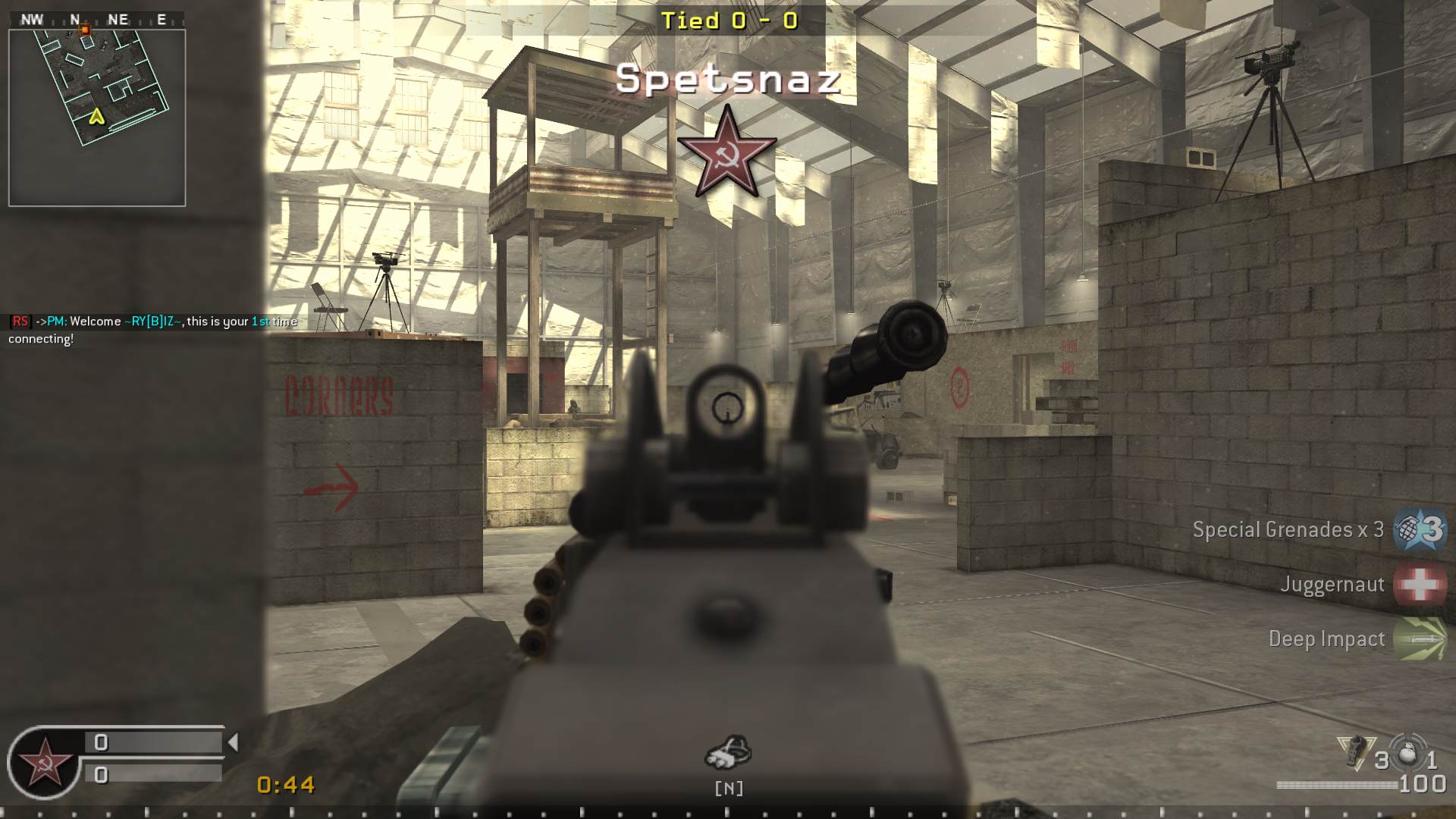
Task: Click the yellow A objective marker on minimap
Action: coord(96,118)
